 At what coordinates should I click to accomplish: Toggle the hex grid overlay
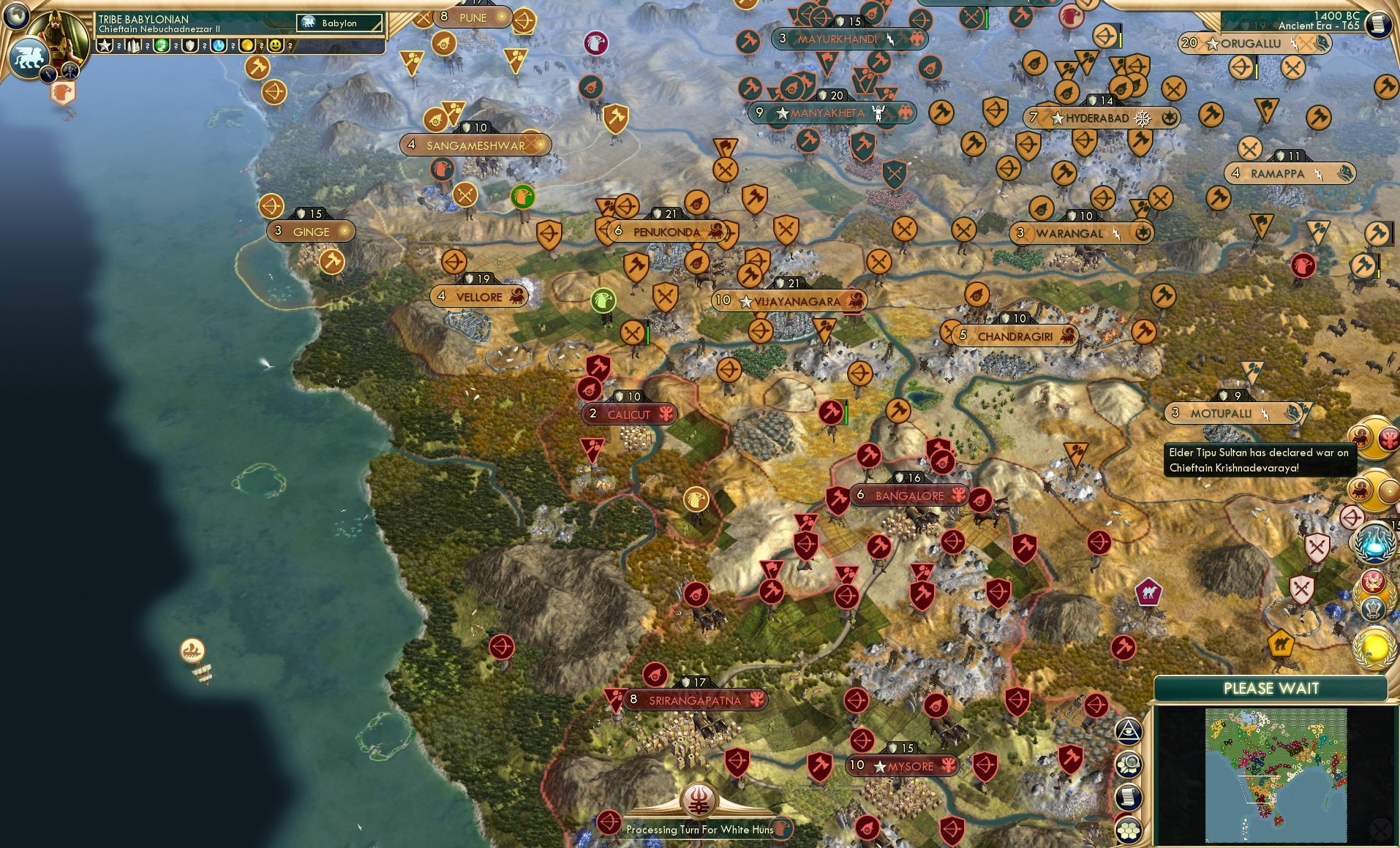(1128, 830)
